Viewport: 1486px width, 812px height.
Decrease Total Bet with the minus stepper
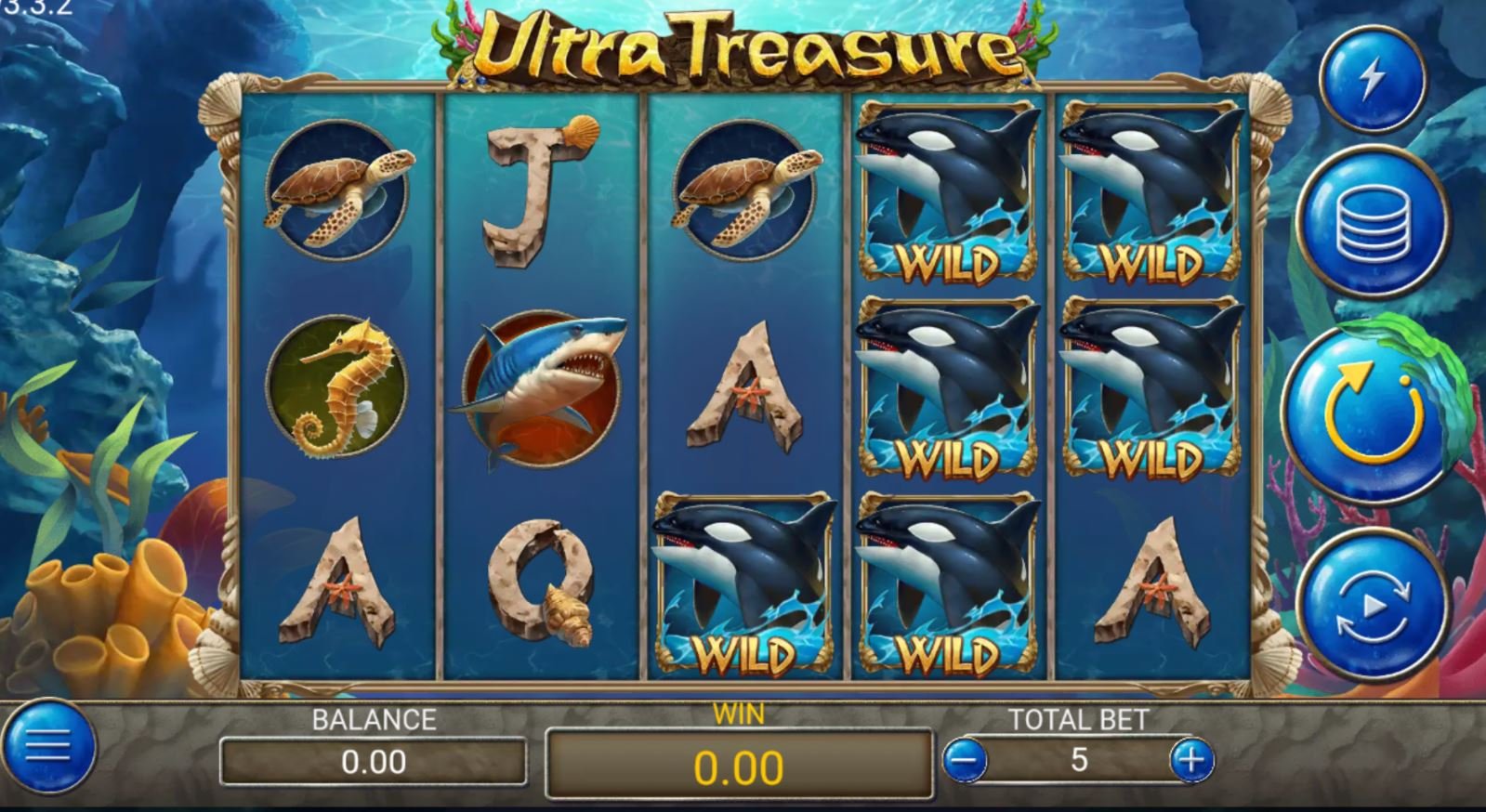click(963, 759)
